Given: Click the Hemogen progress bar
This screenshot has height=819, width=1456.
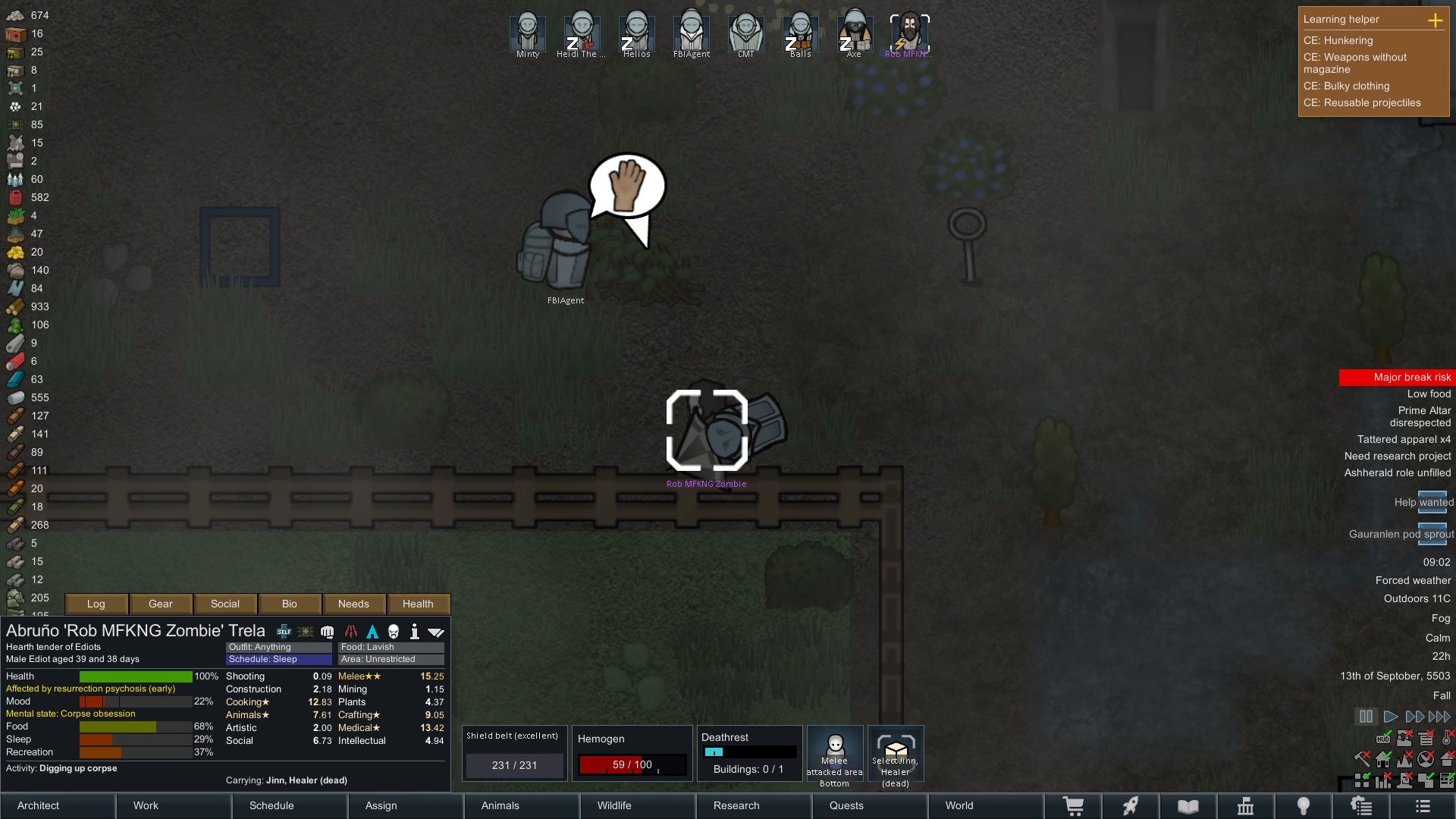Looking at the screenshot, I should coord(632,764).
